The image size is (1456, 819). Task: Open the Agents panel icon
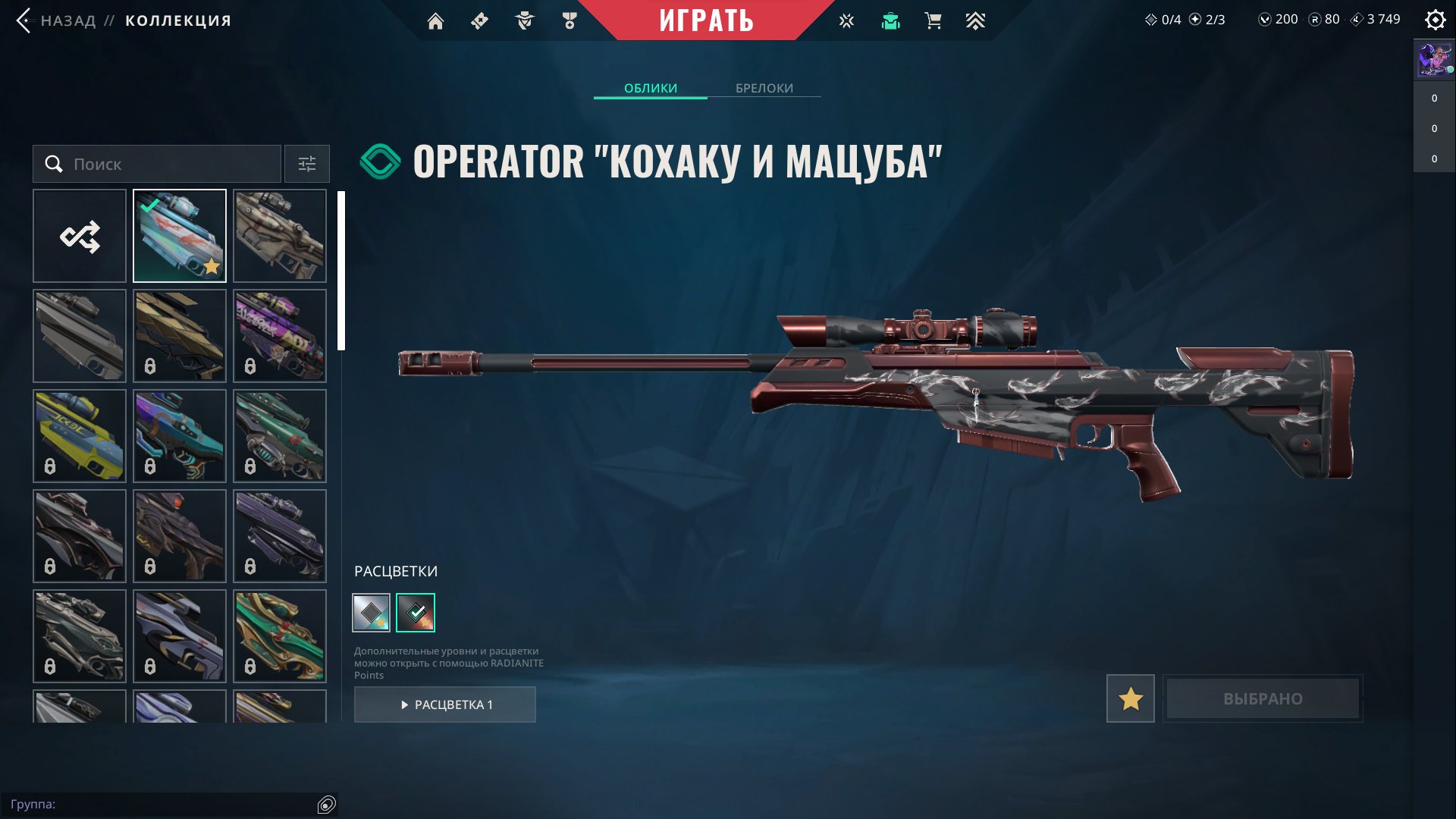click(523, 20)
